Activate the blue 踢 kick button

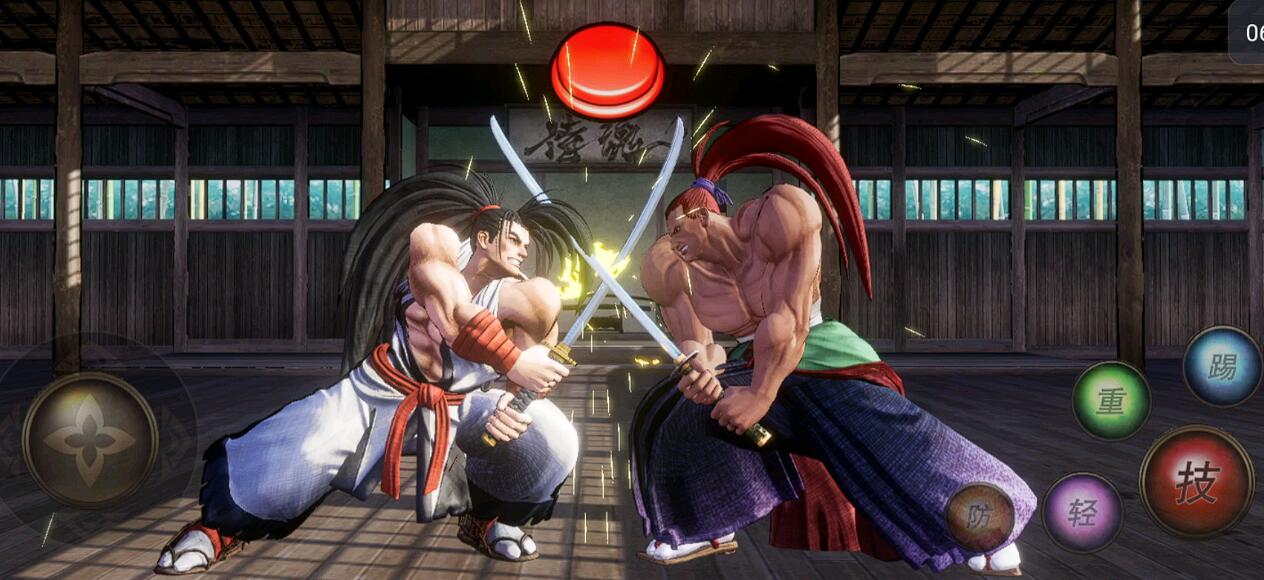[1222, 366]
